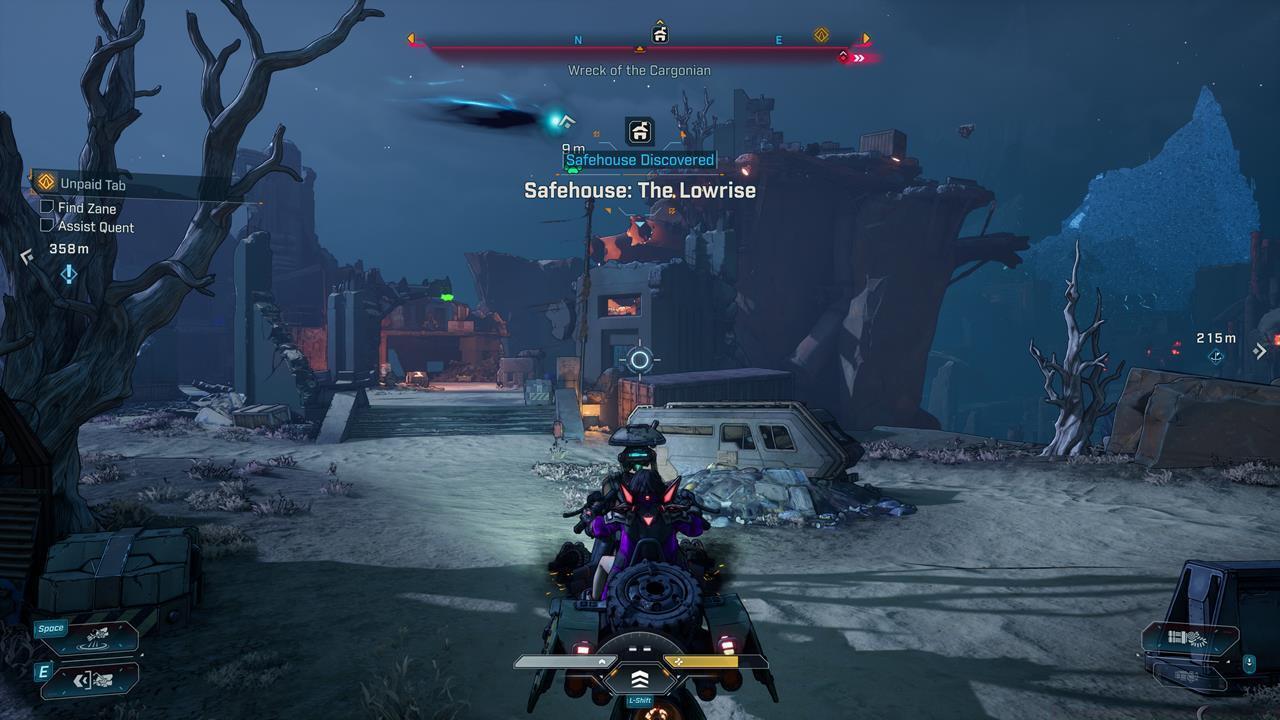Select the Wreck of the Cargonian zone title
This screenshot has height=720, width=1280.
pos(640,70)
